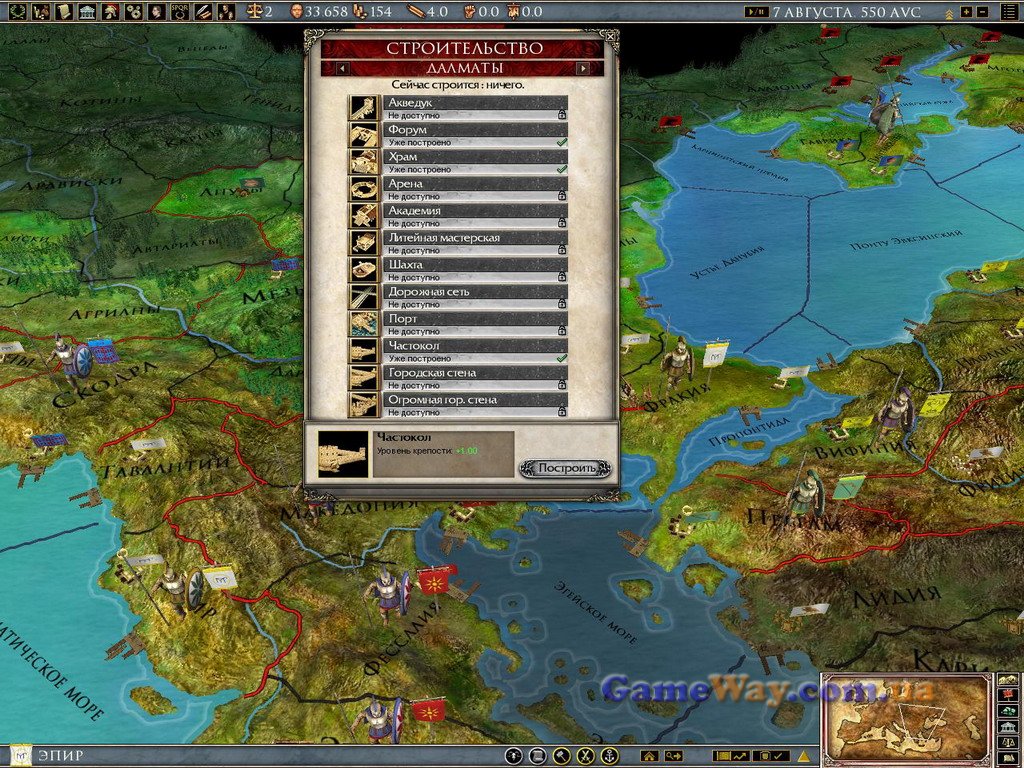Screen dimensions: 1024x768
Task: Click the house icon in bottom bar
Action: click(649, 756)
